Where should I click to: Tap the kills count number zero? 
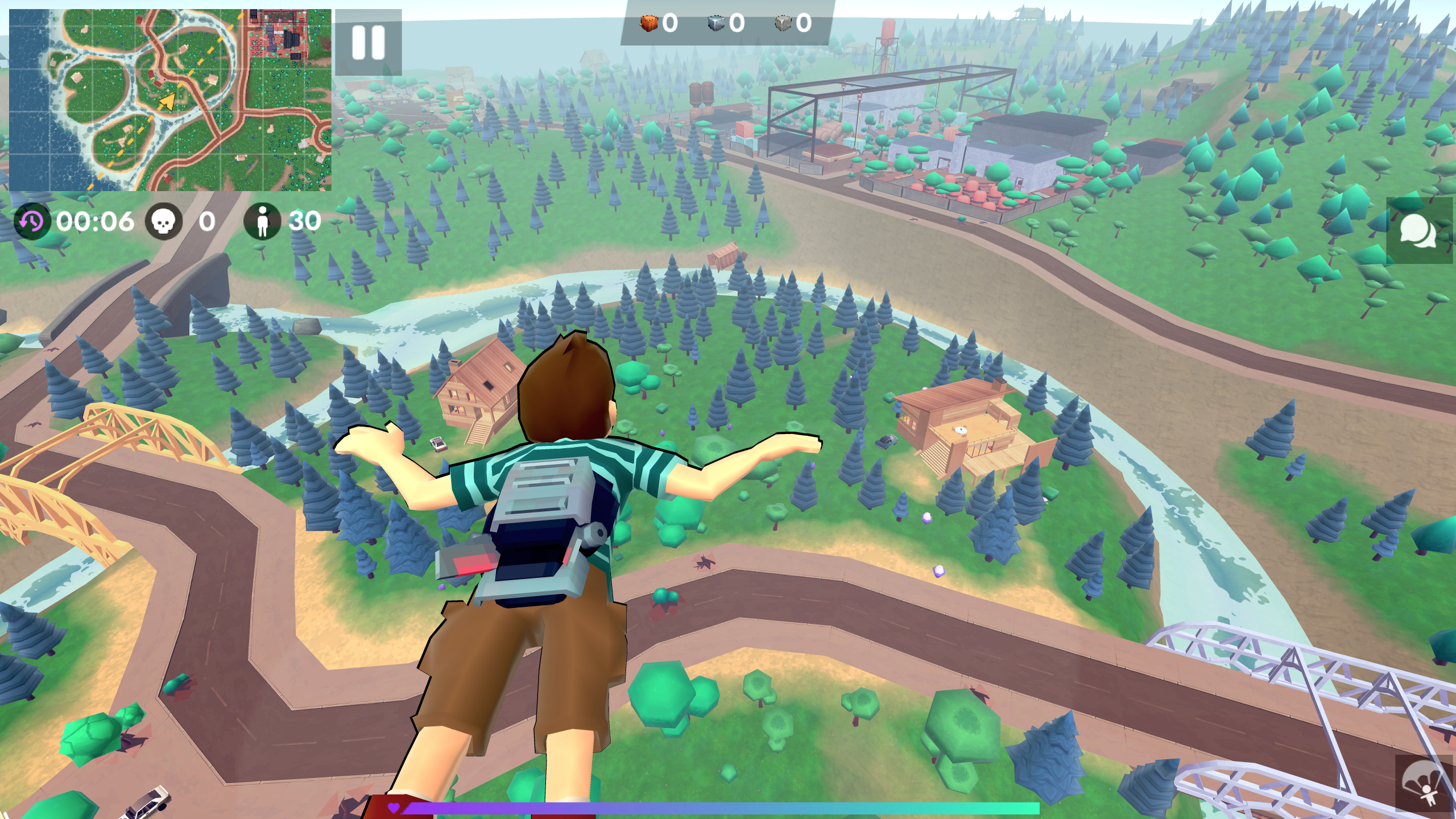[x=206, y=222]
